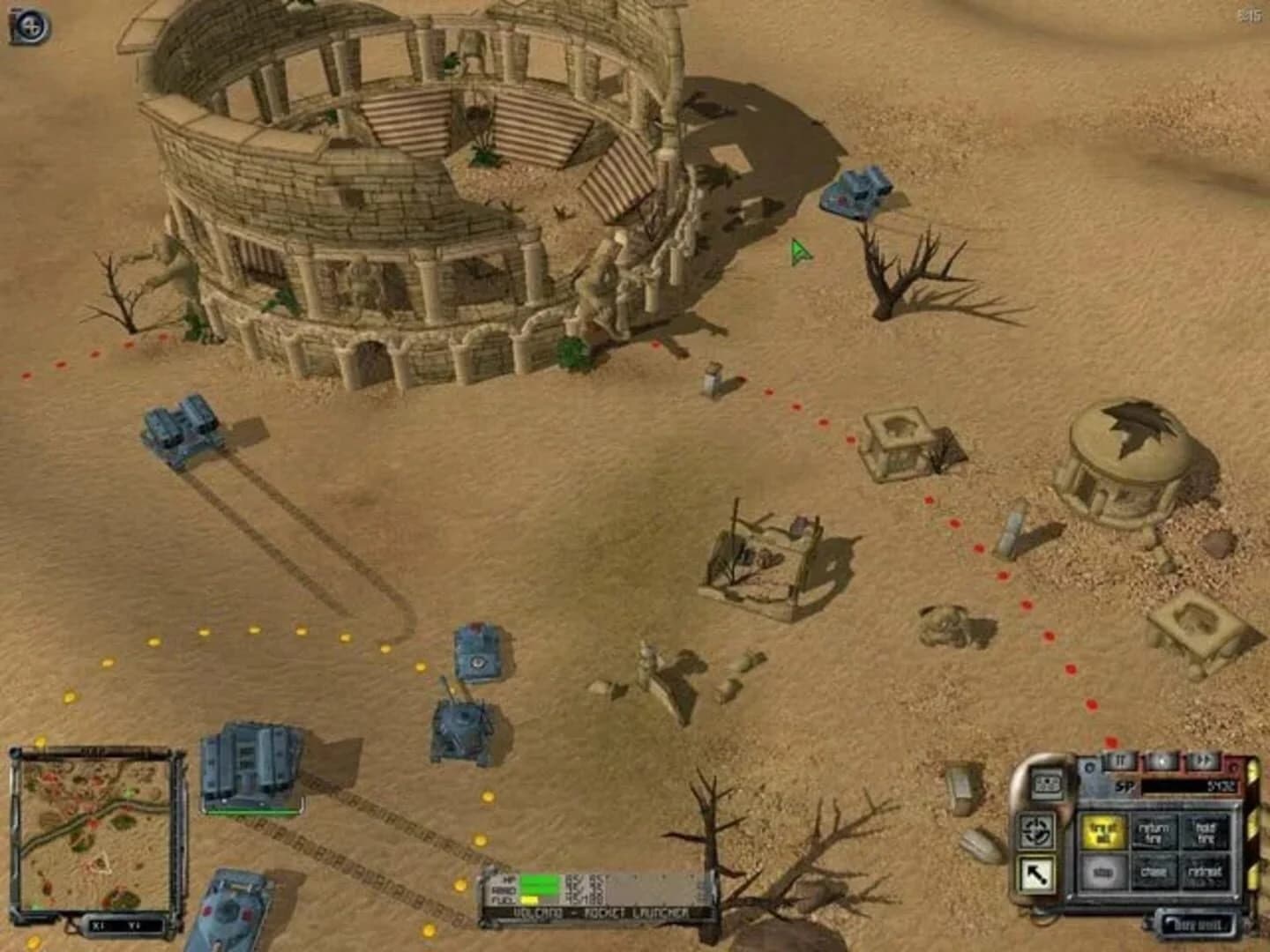Open the grid menu icon above the crosshair

coord(1049,785)
